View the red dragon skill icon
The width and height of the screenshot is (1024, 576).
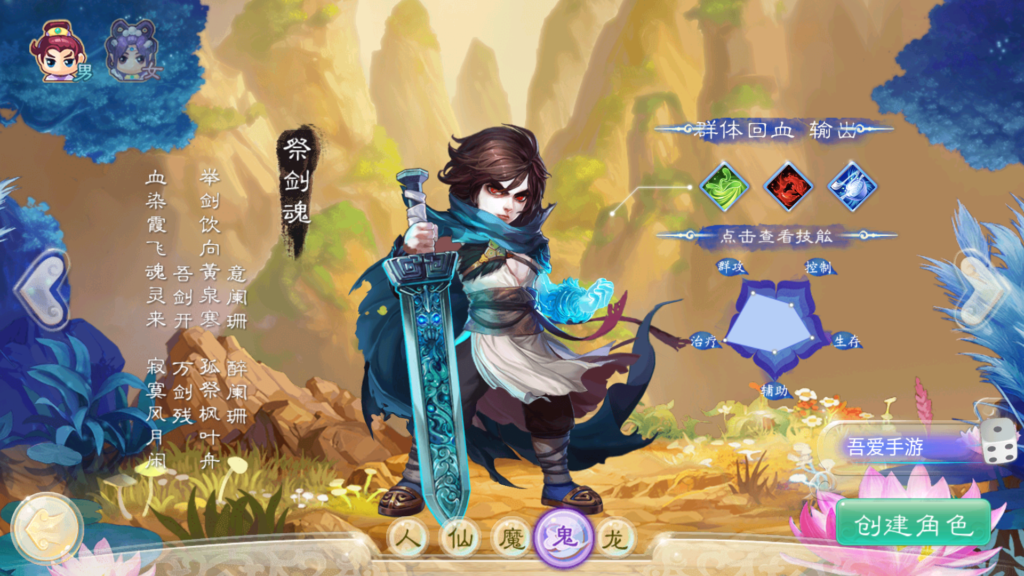coord(789,186)
